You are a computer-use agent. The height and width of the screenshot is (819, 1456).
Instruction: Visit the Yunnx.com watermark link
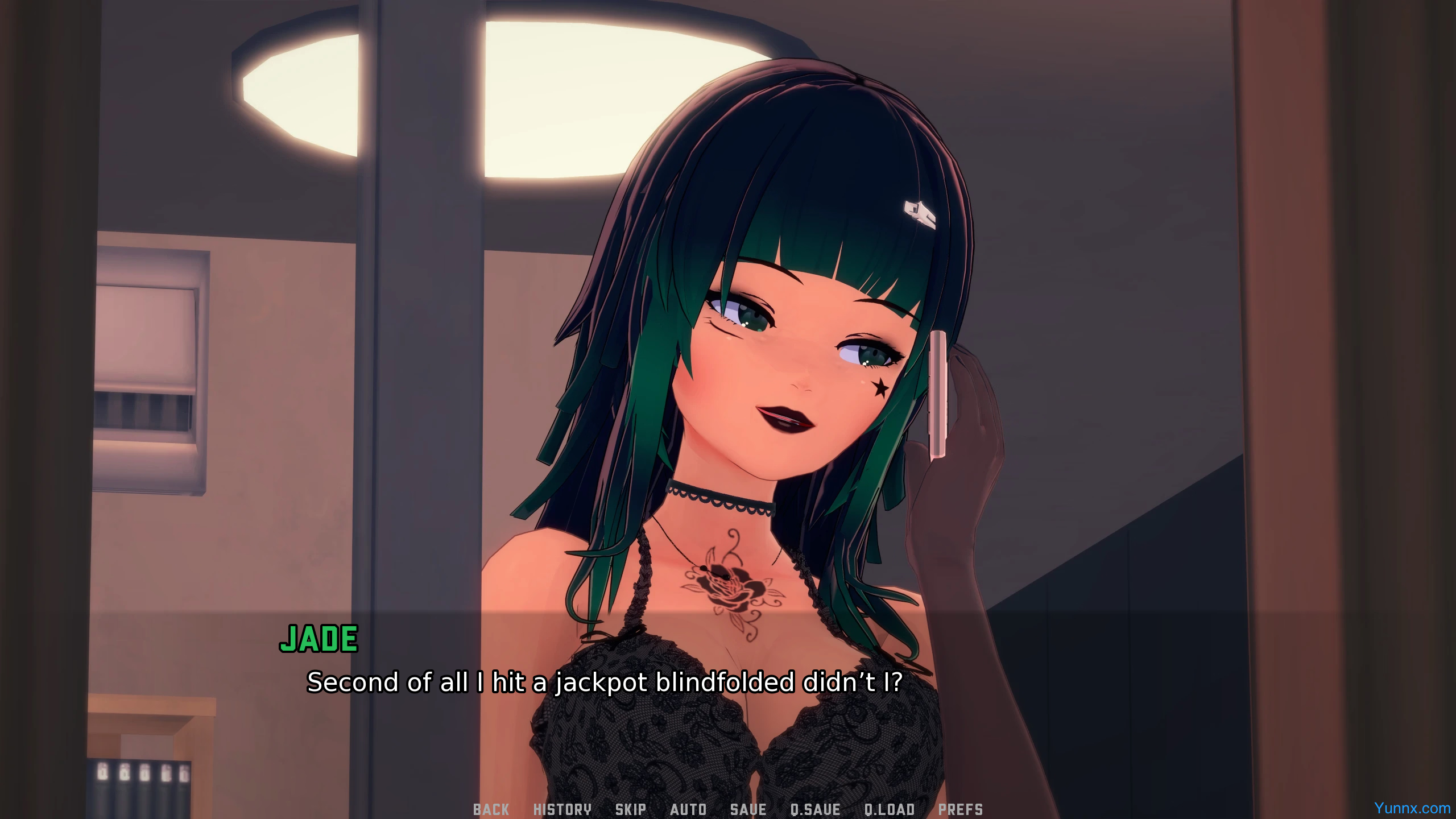click(x=1412, y=808)
